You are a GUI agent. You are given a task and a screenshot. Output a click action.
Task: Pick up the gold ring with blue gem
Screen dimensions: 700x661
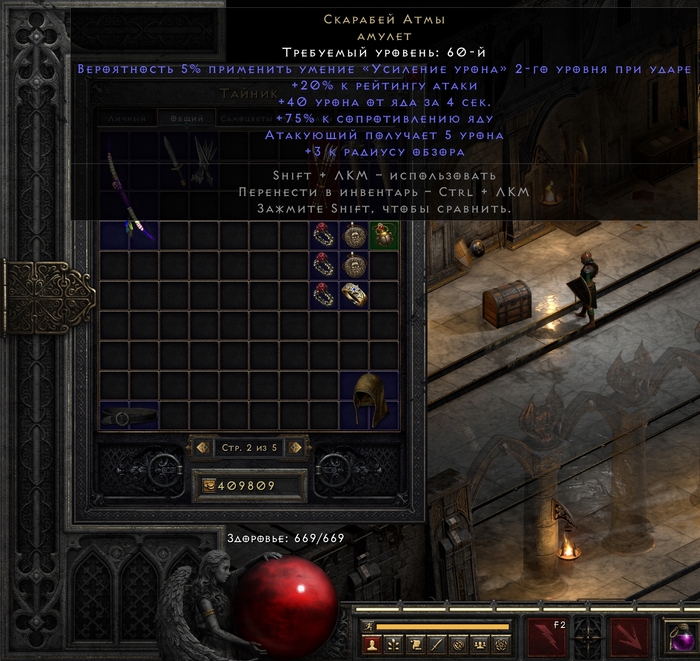[354, 295]
